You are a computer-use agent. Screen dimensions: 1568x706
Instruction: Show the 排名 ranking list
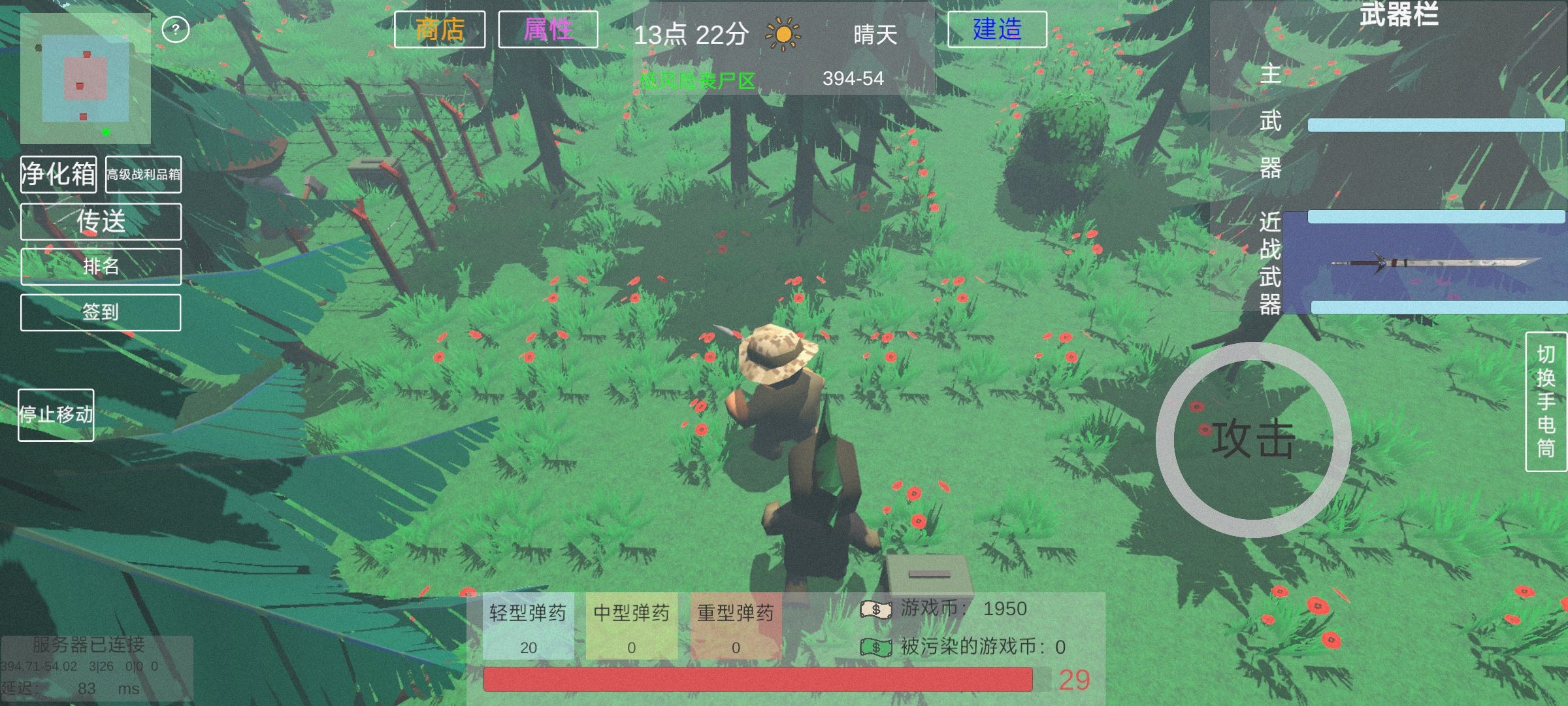pos(101,266)
